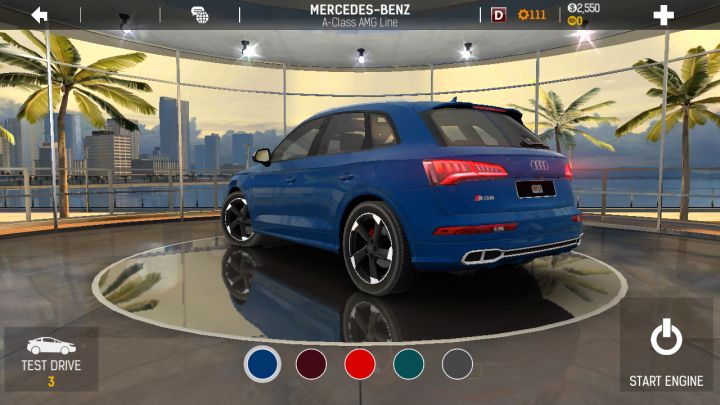Go back using the arrow button

tap(39, 15)
